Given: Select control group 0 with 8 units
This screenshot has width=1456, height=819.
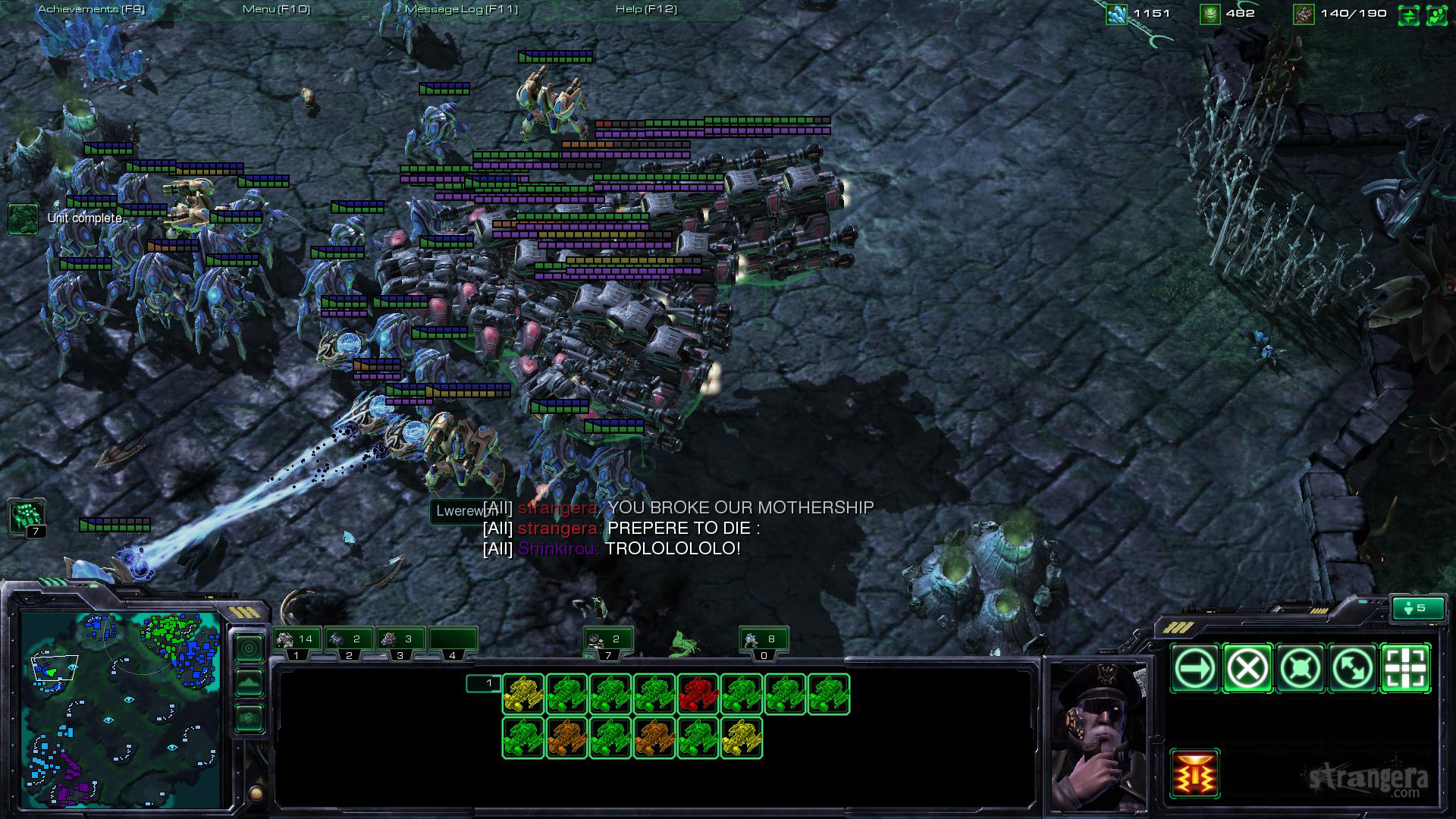Looking at the screenshot, I should pos(764,640).
